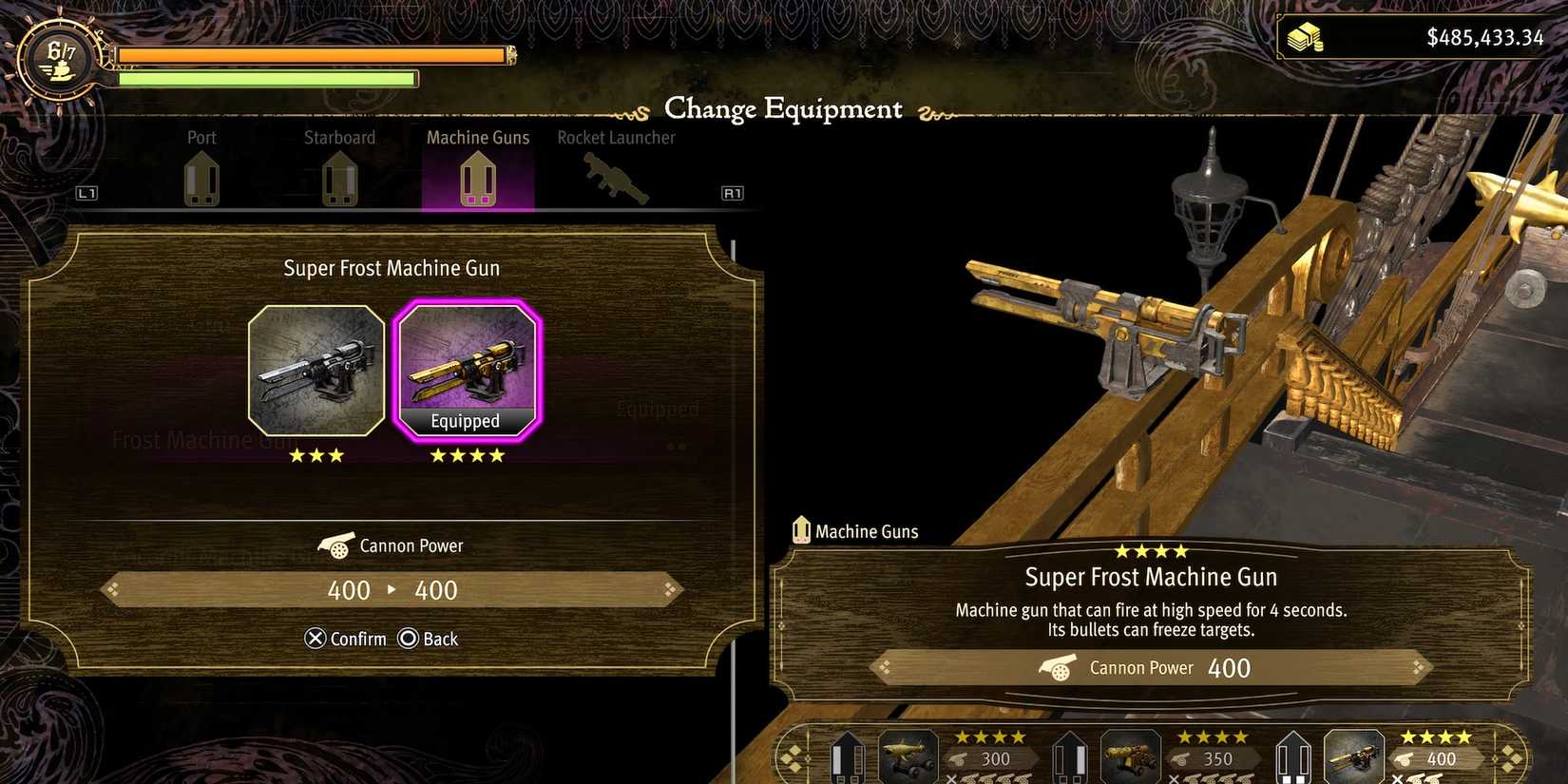Viewport: 1568px width, 784px height.
Task: Click the cannon icon beside Cannon Power
Action: 335,545
